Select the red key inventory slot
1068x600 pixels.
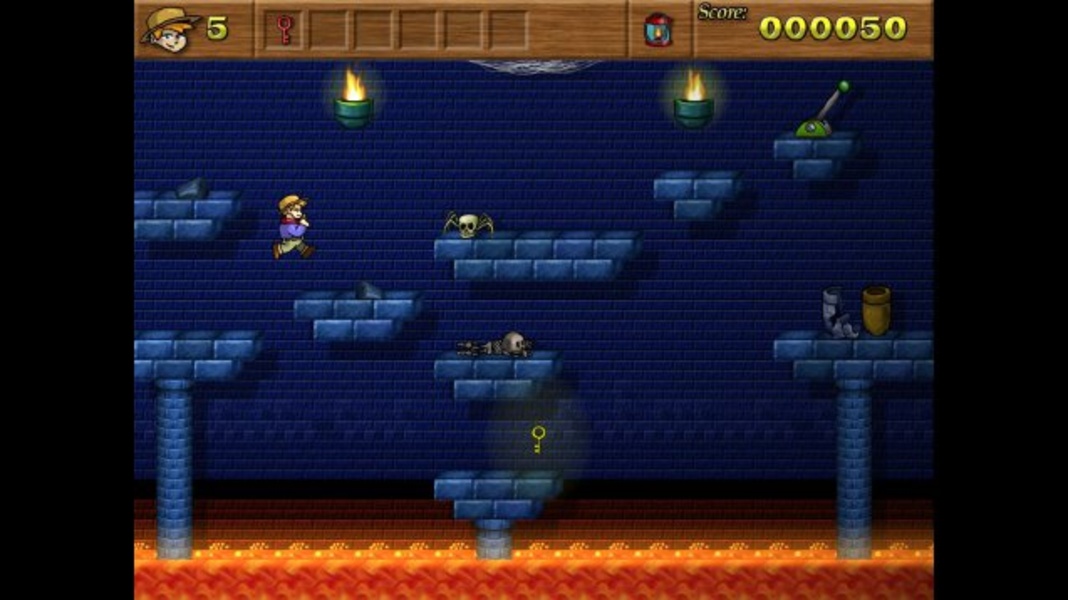click(x=284, y=29)
